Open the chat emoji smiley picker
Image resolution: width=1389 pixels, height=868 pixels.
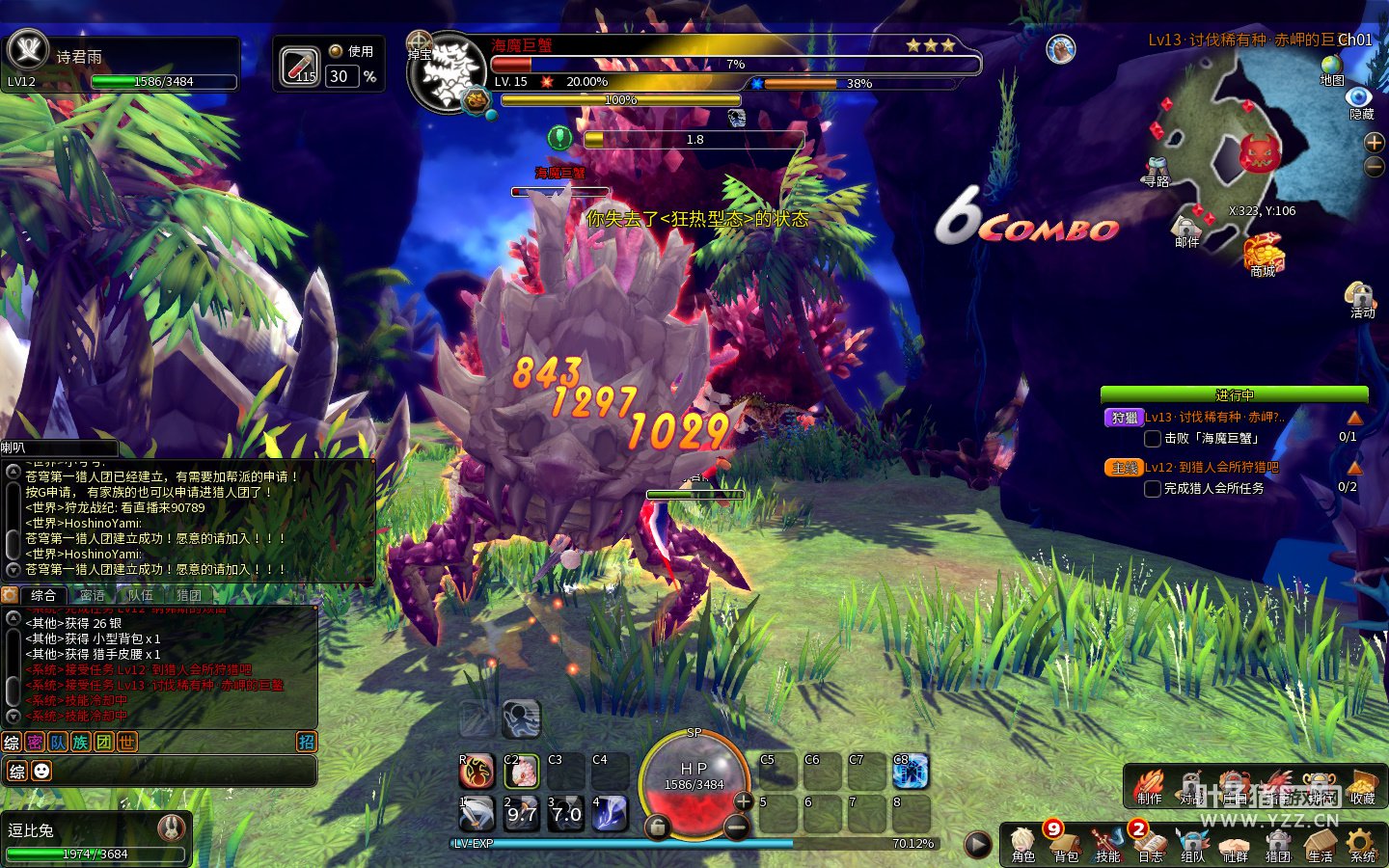click(x=41, y=771)
